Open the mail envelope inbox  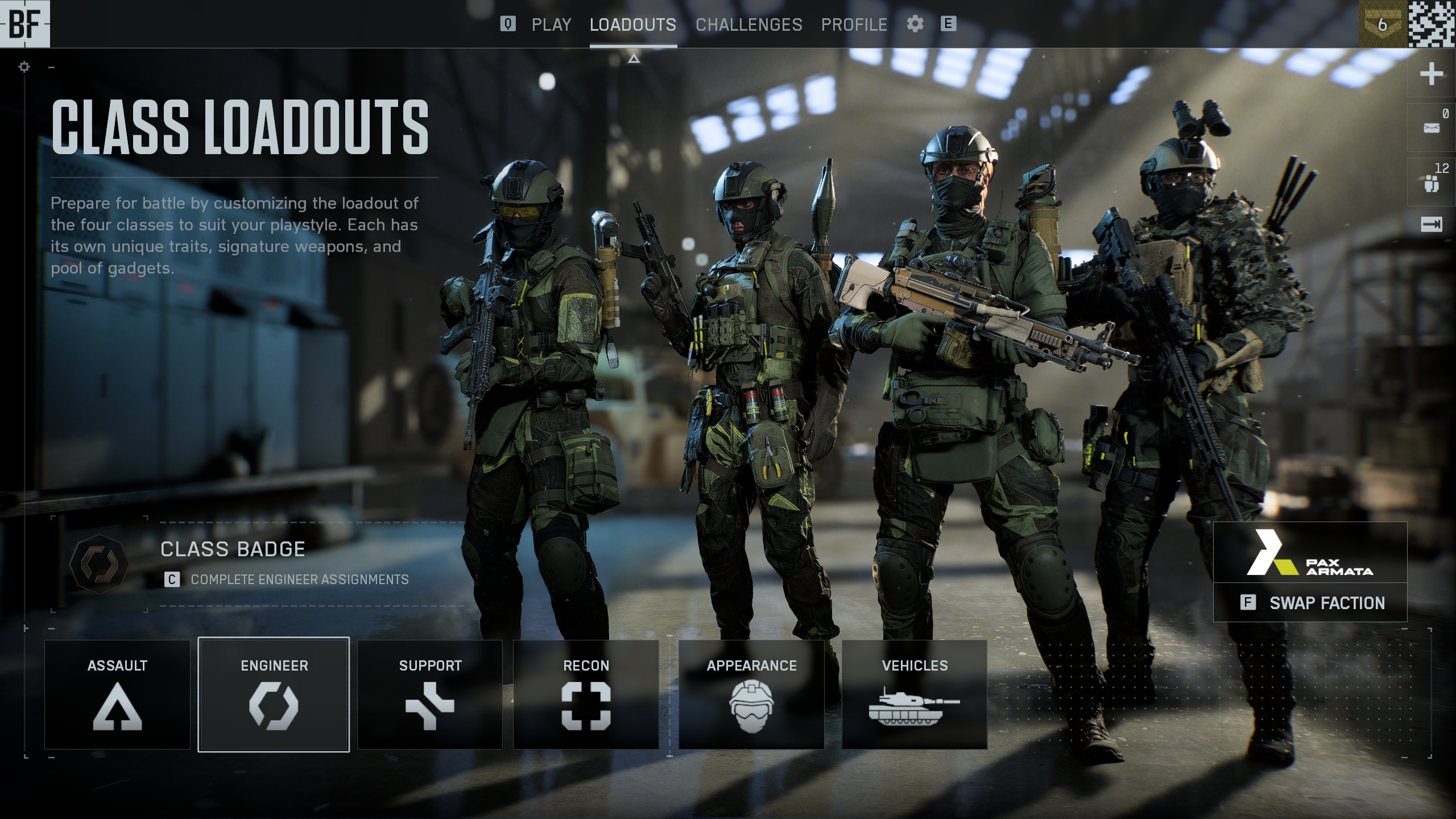pos(1431,128)
